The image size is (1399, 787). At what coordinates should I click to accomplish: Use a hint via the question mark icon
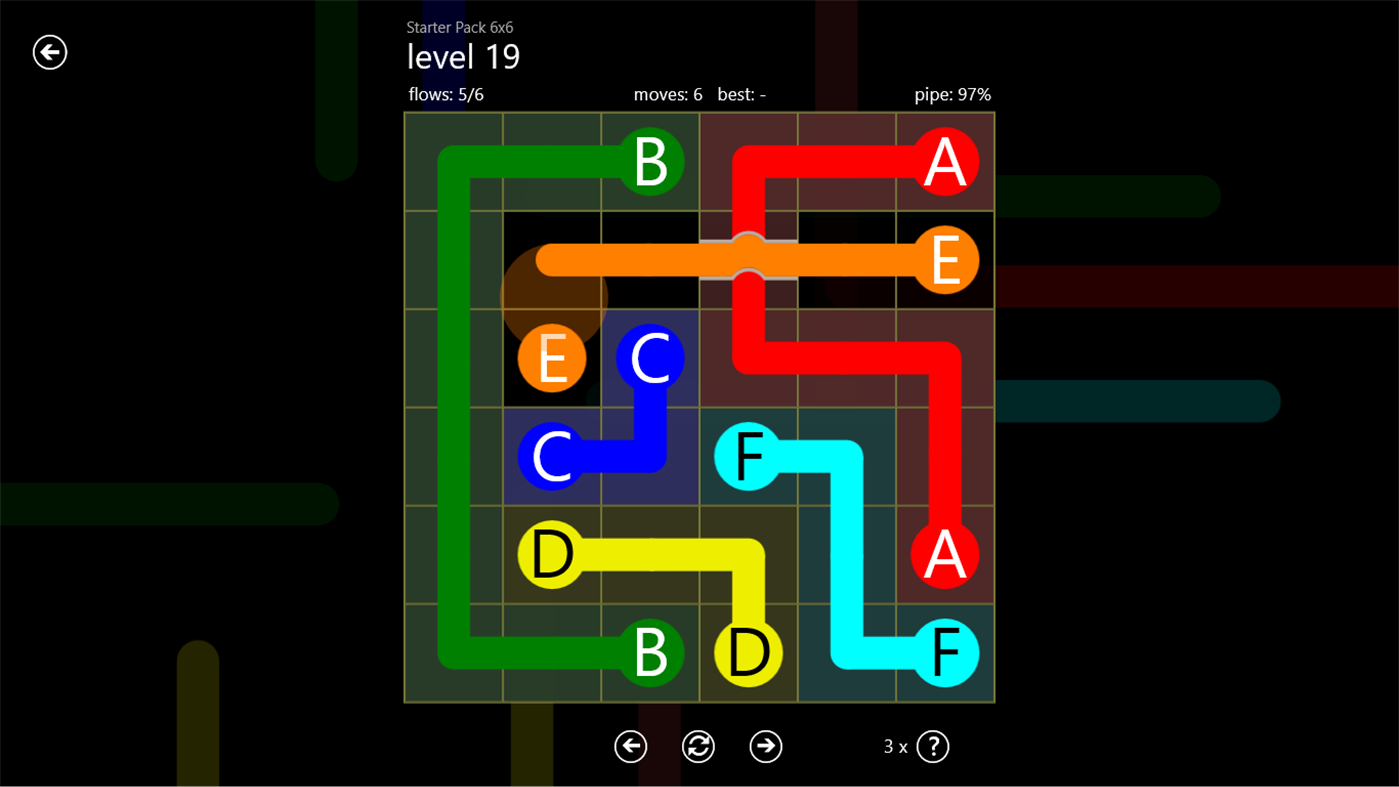pyautogui.click(x=932, y=746)
